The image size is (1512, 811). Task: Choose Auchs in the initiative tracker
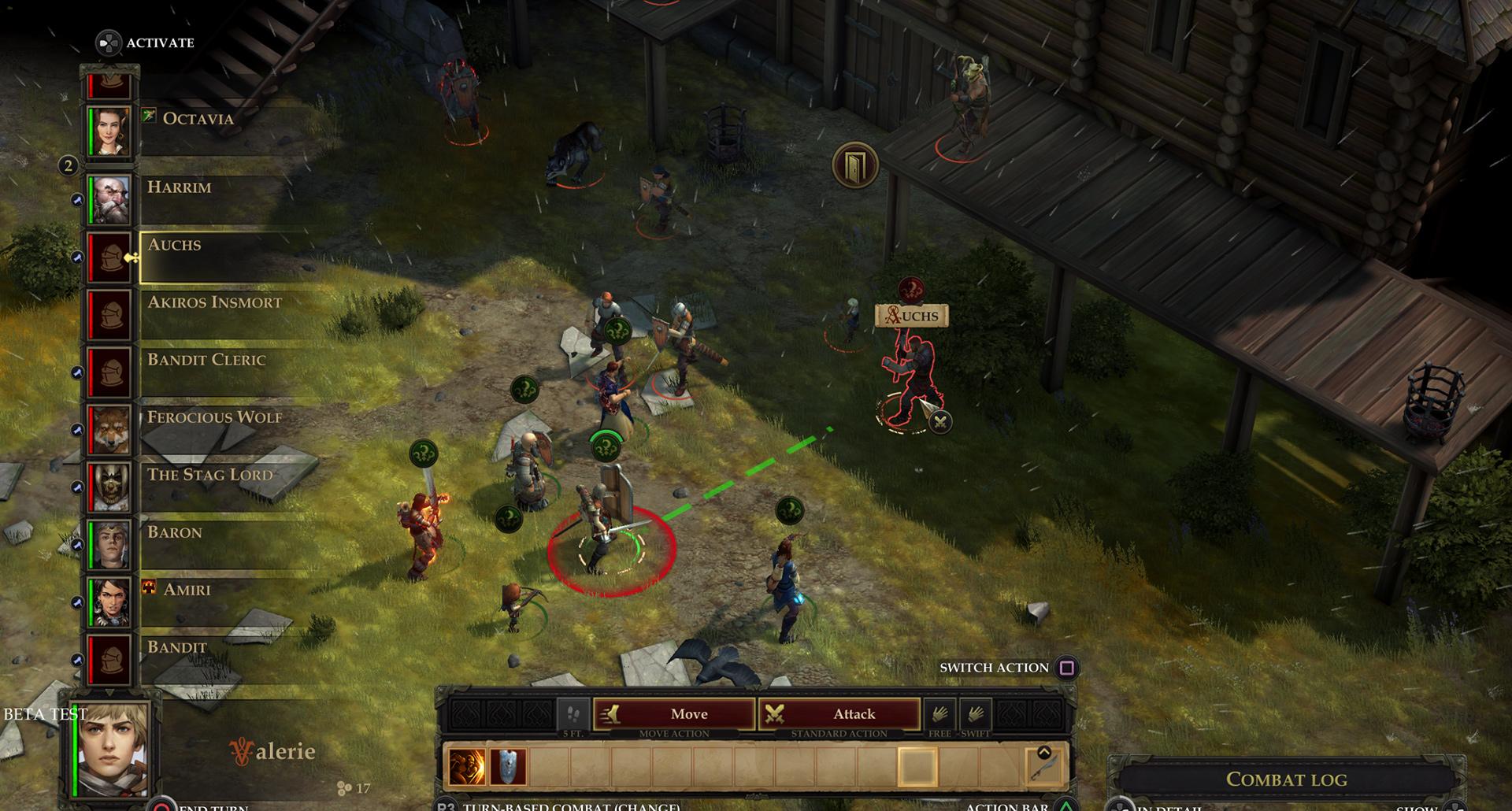(109, 257)
